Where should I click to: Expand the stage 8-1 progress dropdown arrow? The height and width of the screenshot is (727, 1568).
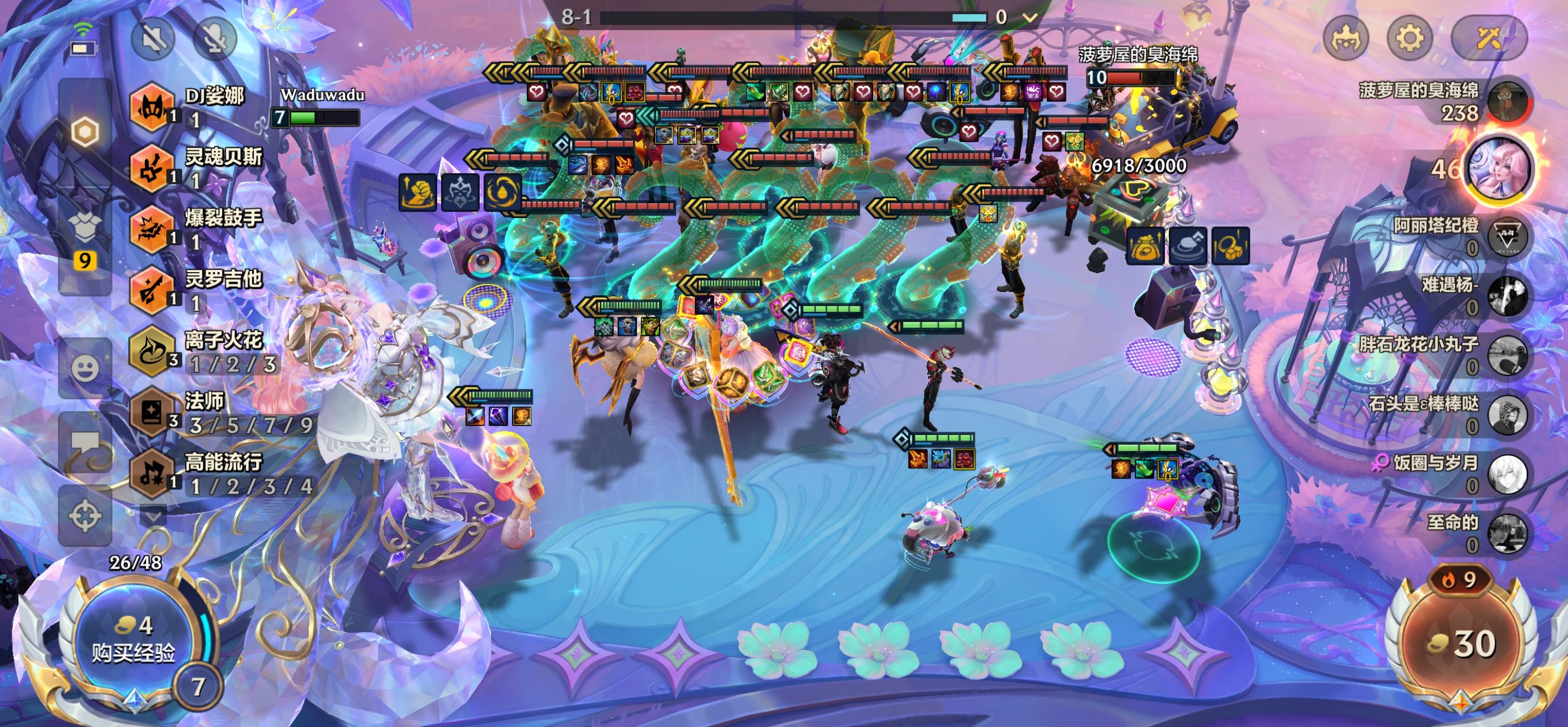[1030, 17]
